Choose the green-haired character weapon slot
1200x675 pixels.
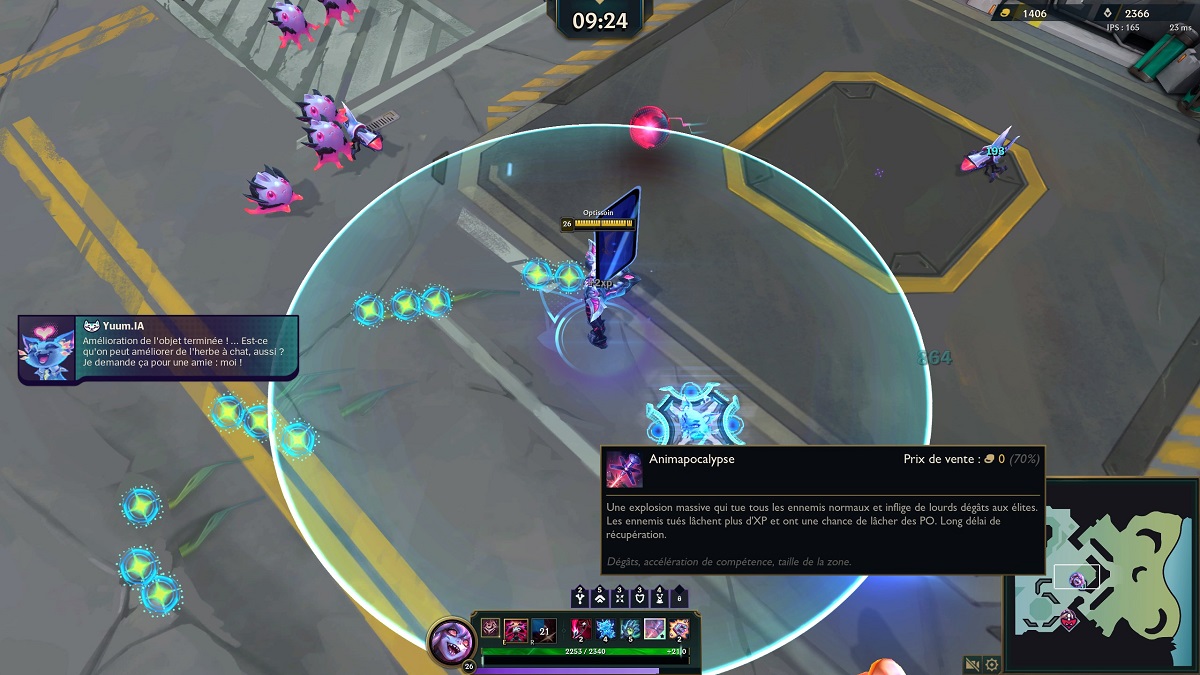click(x=630, y=629)
